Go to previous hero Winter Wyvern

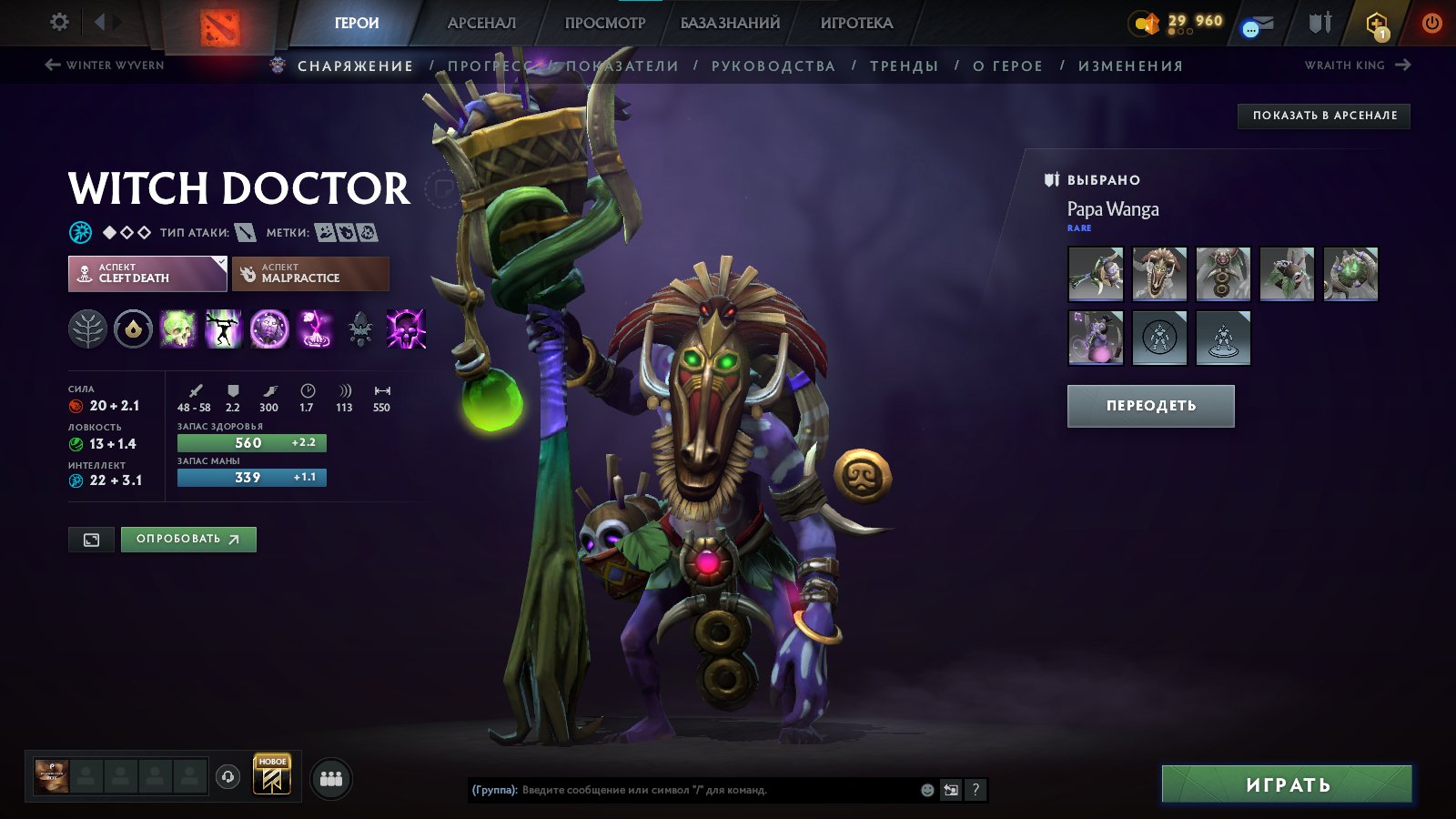104,65
